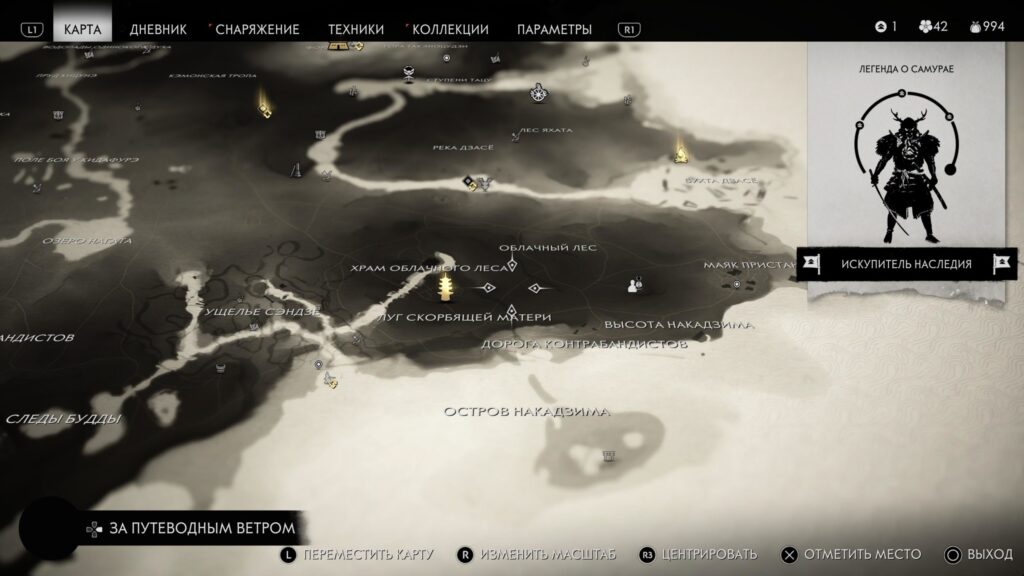The width and height of the screenshot is (1024, 576).
Task: Open the Параметры tab
Action: [x=554, y=29]
